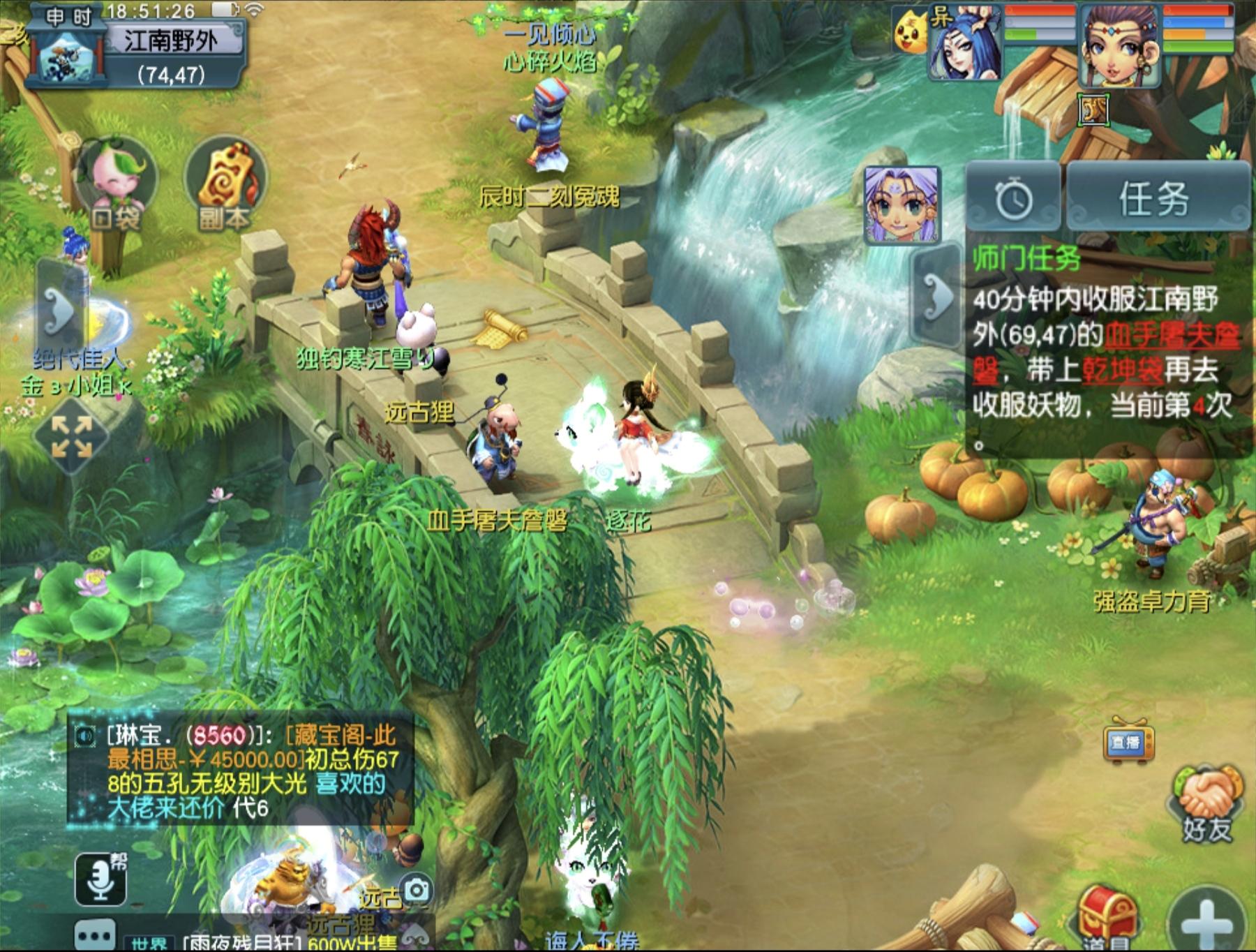1256x952 pixels.
Task: Open the blue-haired pet portrait
Action: 966,43
